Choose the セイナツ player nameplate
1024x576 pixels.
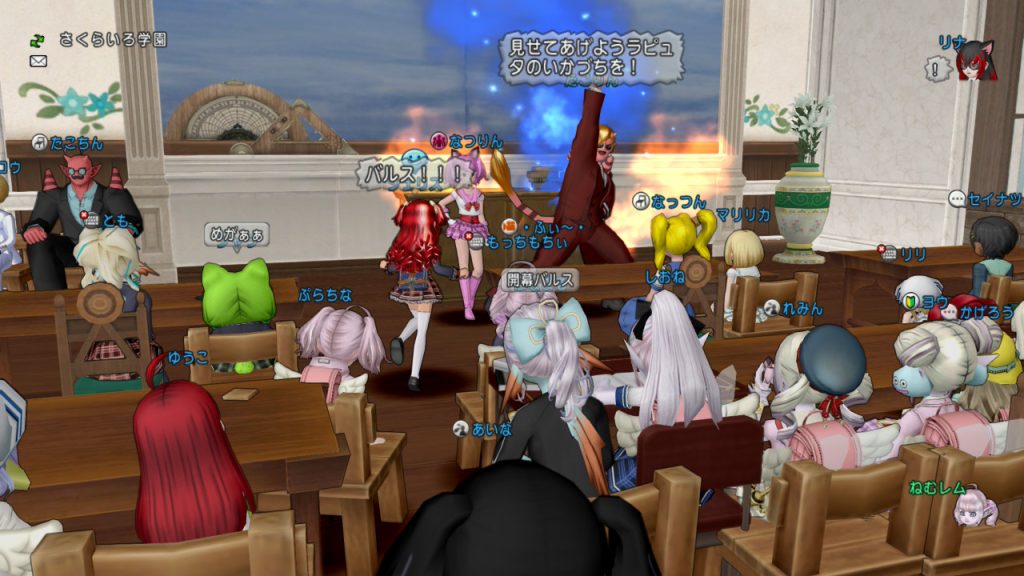994,199
